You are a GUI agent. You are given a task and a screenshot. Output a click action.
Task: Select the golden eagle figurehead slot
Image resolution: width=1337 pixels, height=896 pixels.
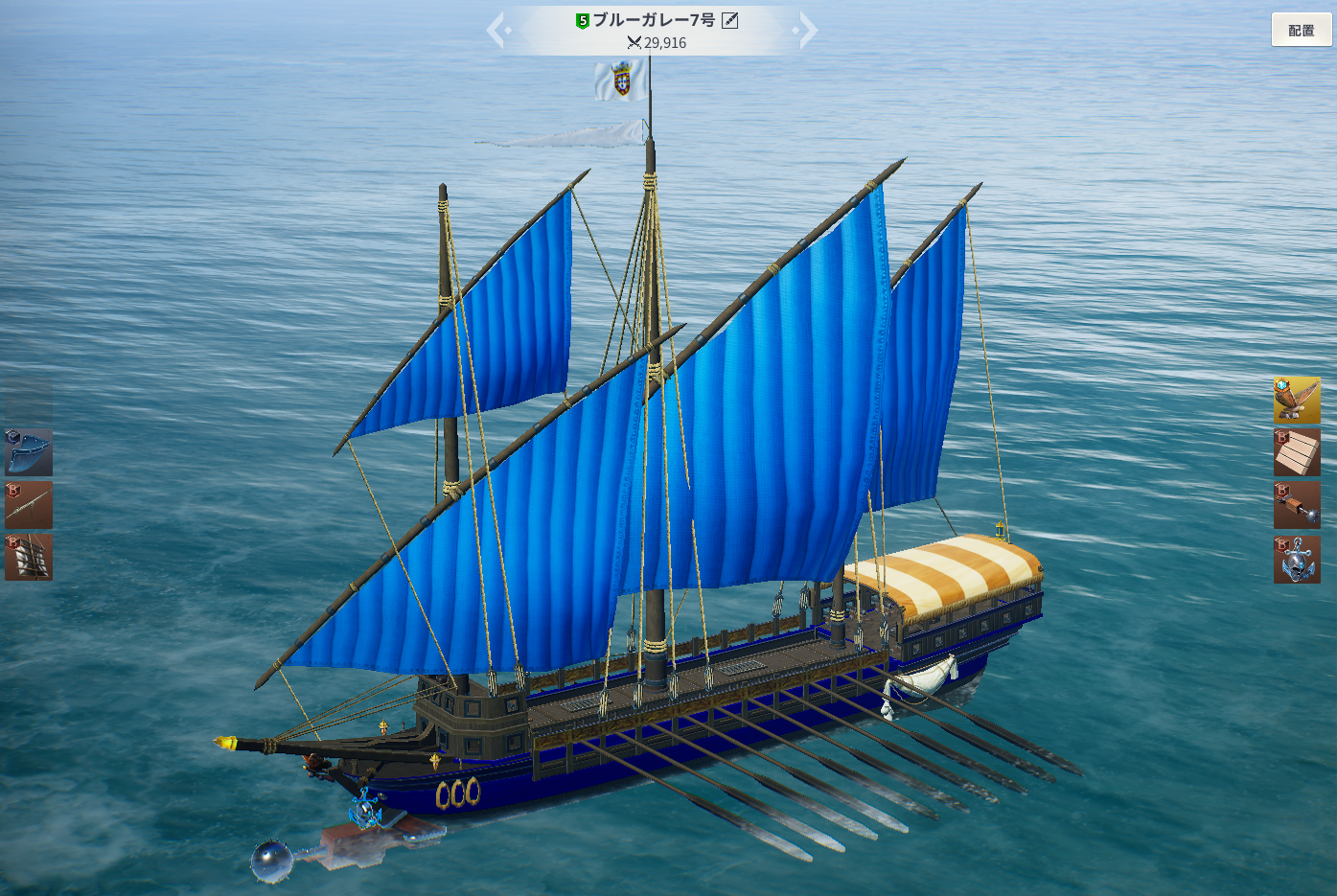(1297, 401)
